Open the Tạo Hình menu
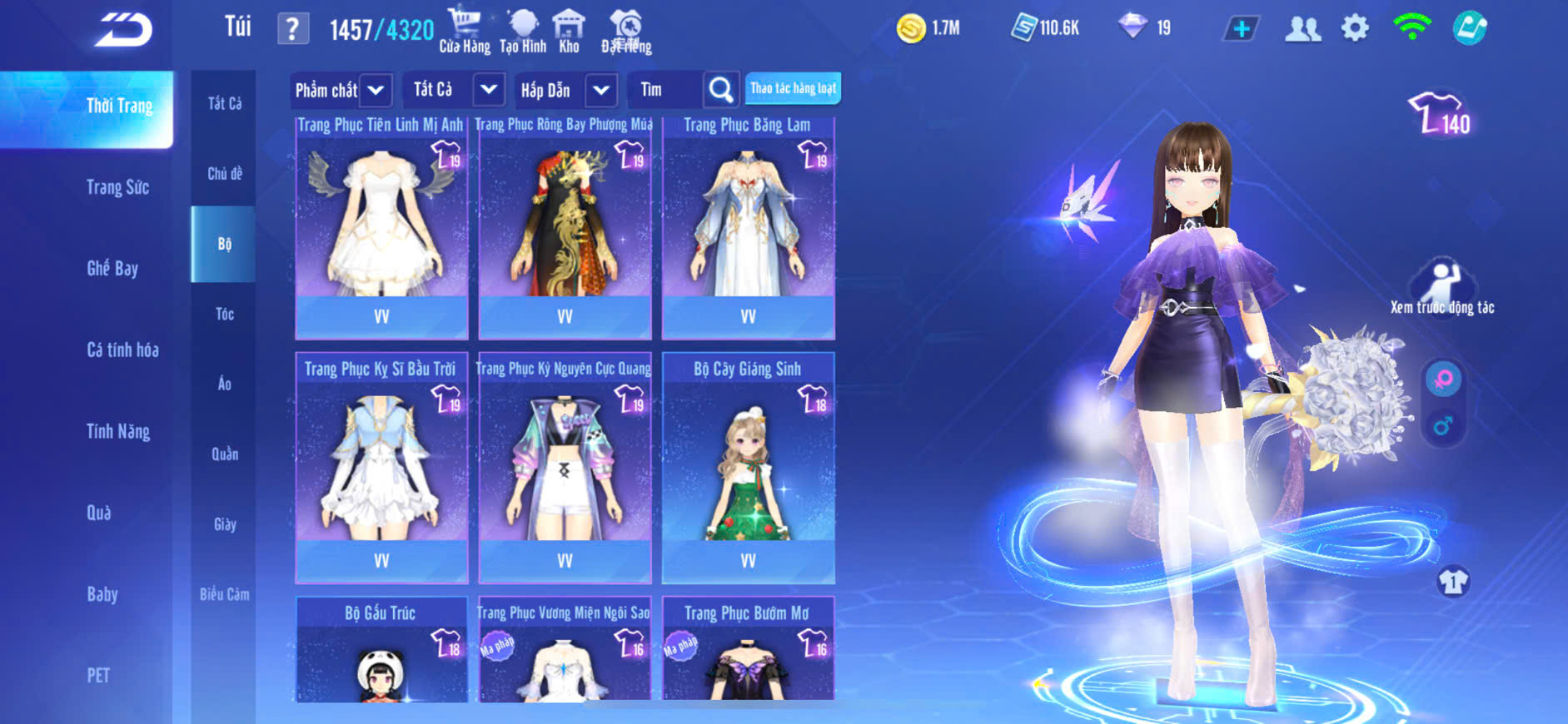 click(x=523, y=31)
